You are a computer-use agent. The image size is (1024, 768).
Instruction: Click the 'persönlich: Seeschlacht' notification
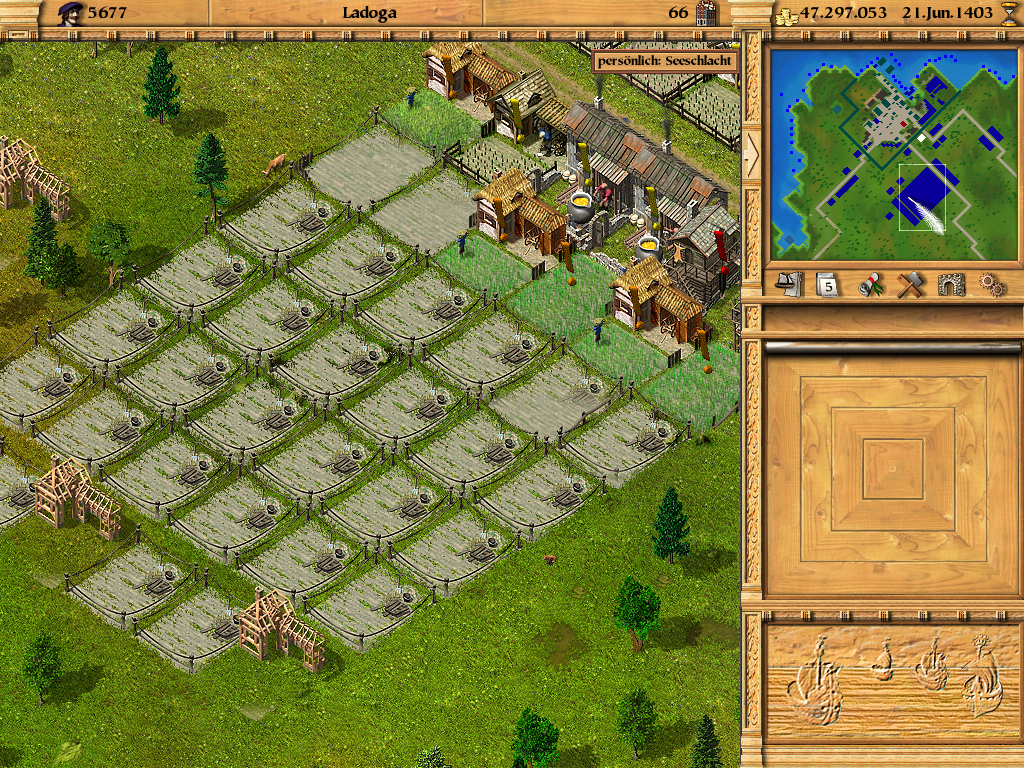pyautogui.click(x=665, y=61)
